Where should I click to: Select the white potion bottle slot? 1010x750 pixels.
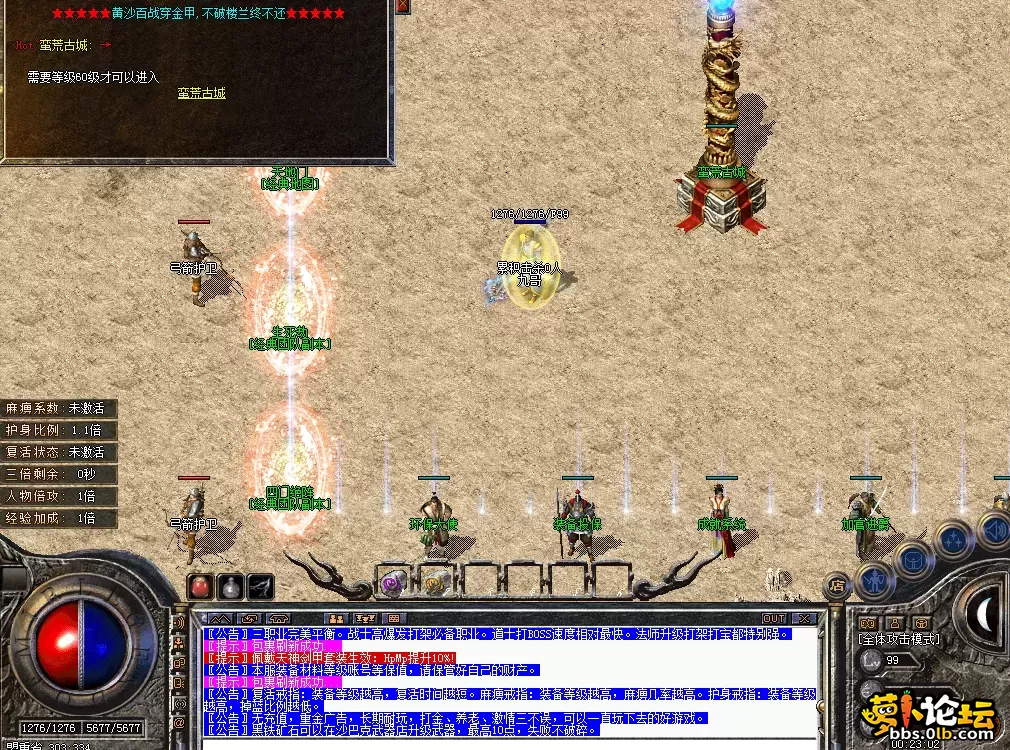tap(231, 586)
